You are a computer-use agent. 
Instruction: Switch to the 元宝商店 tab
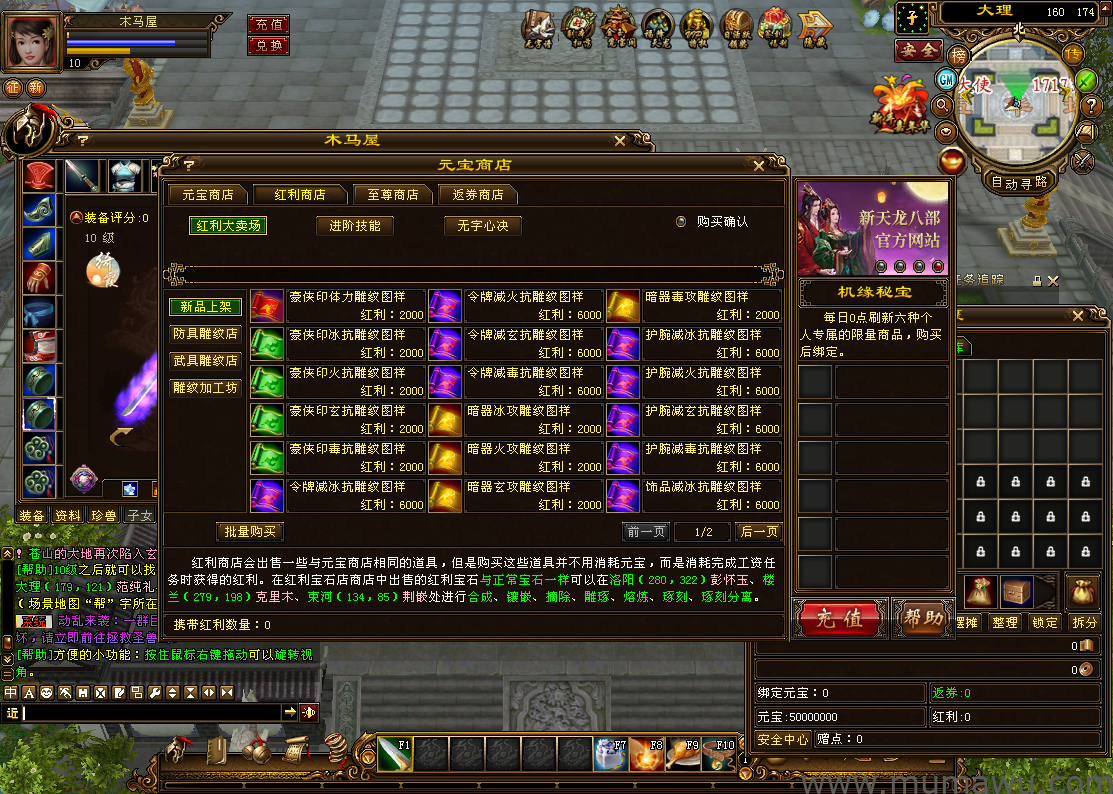[x=201, y=194]
